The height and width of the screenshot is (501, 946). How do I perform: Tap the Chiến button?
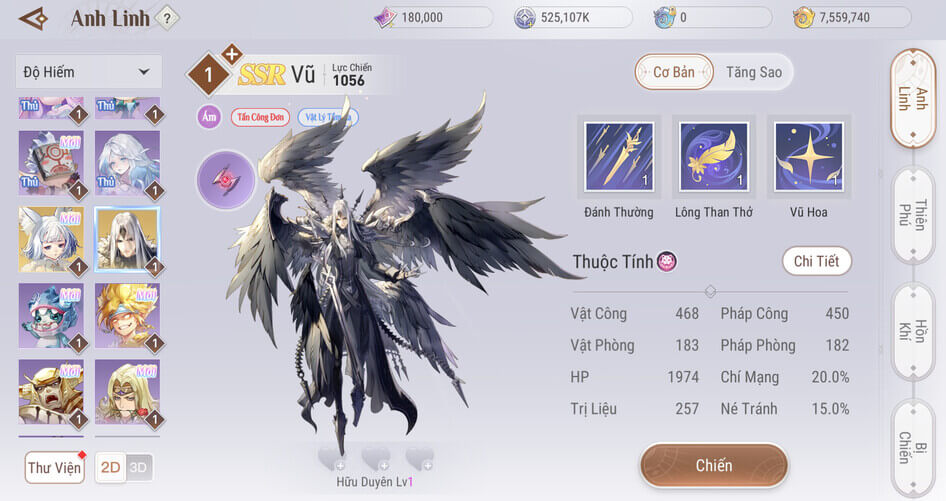[714, 466]
